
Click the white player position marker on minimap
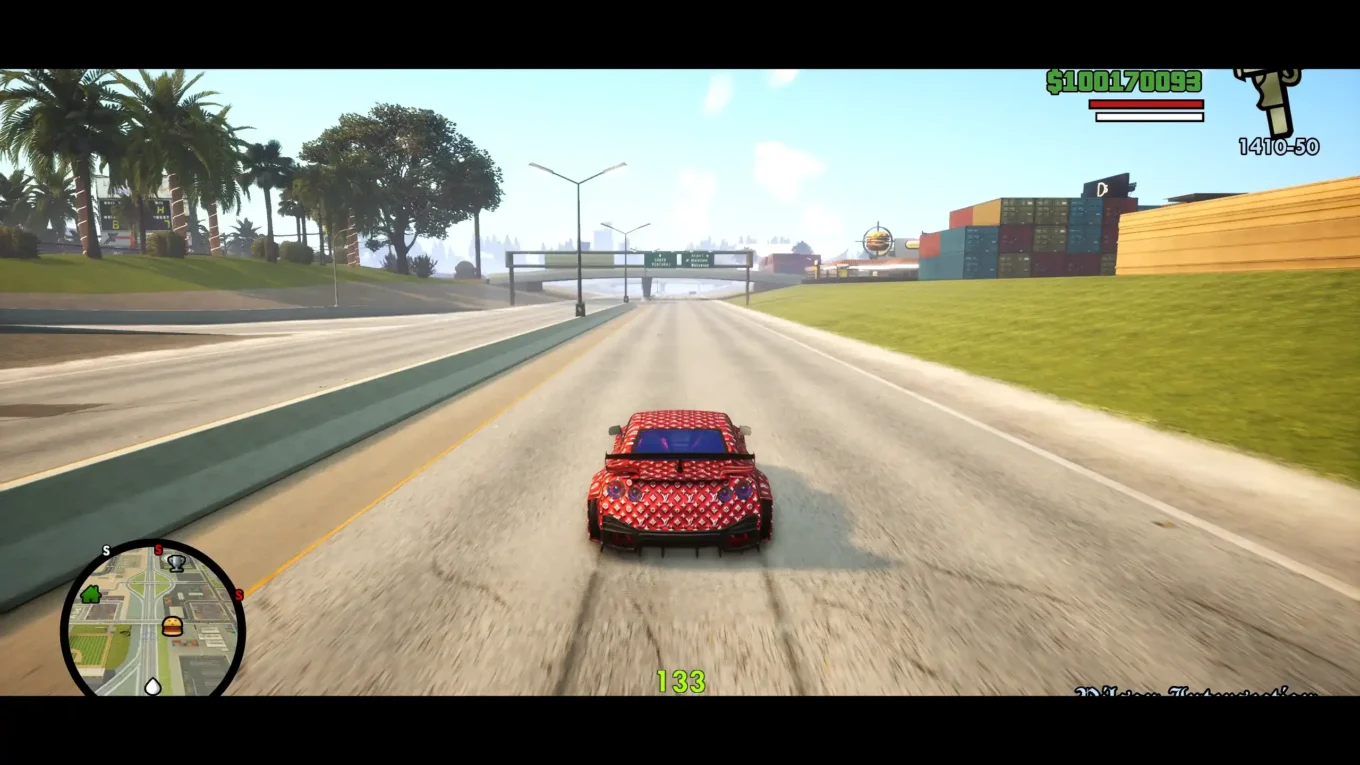(153, 686)
